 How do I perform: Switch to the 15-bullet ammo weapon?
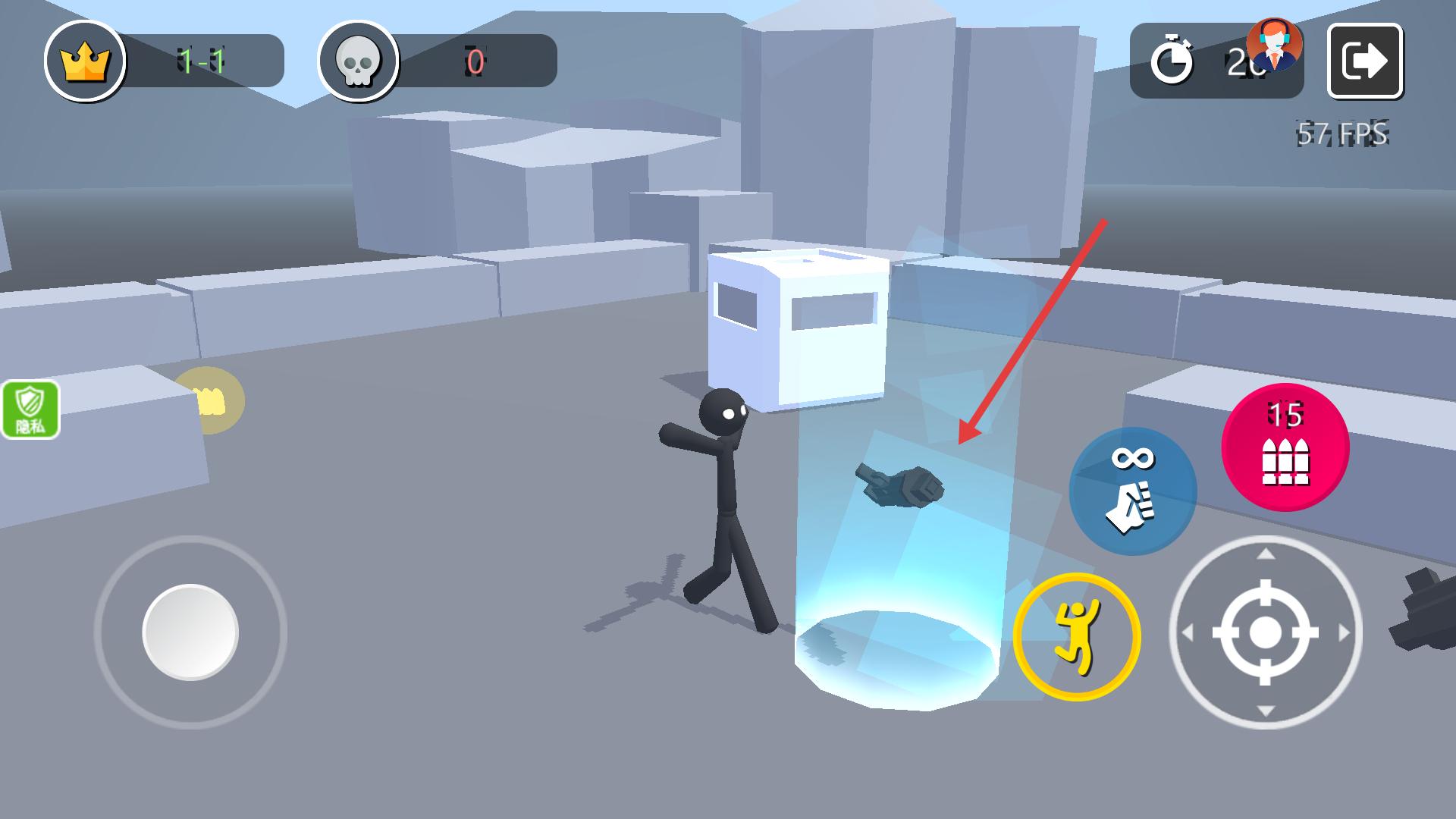click(x=1285, y=447)
